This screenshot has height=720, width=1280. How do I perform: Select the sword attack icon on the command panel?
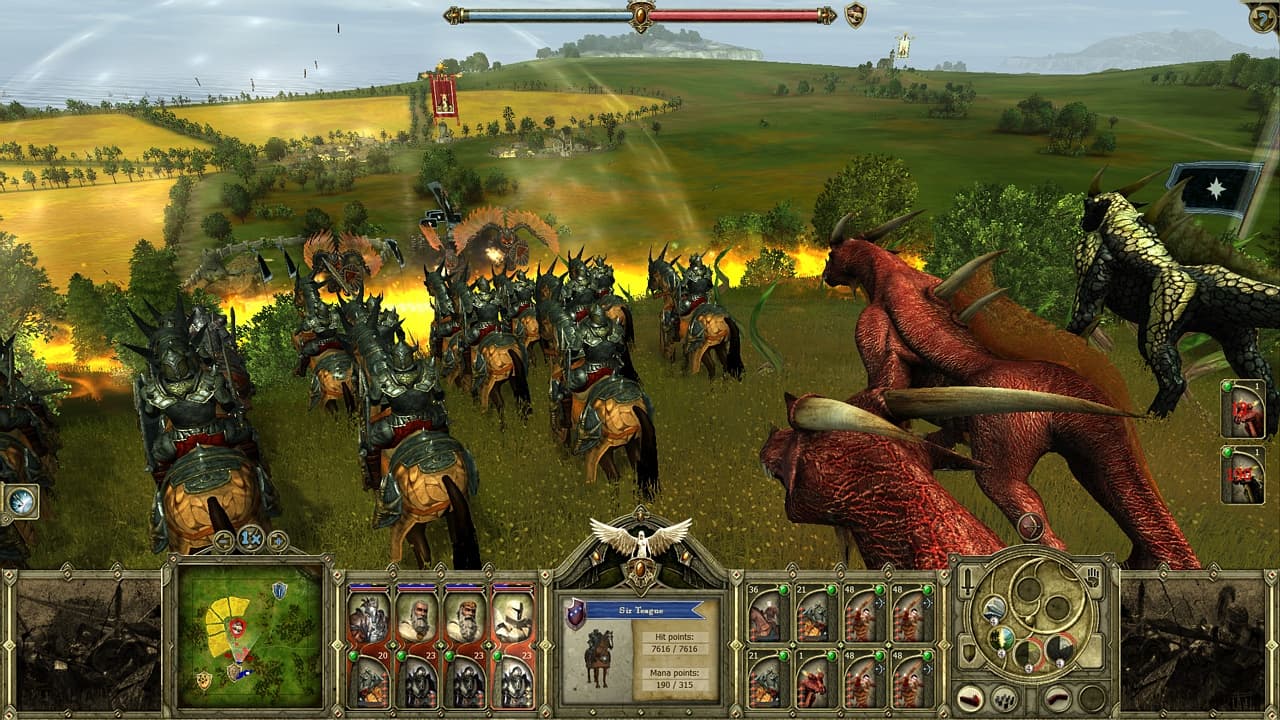(x=967, y=582)
